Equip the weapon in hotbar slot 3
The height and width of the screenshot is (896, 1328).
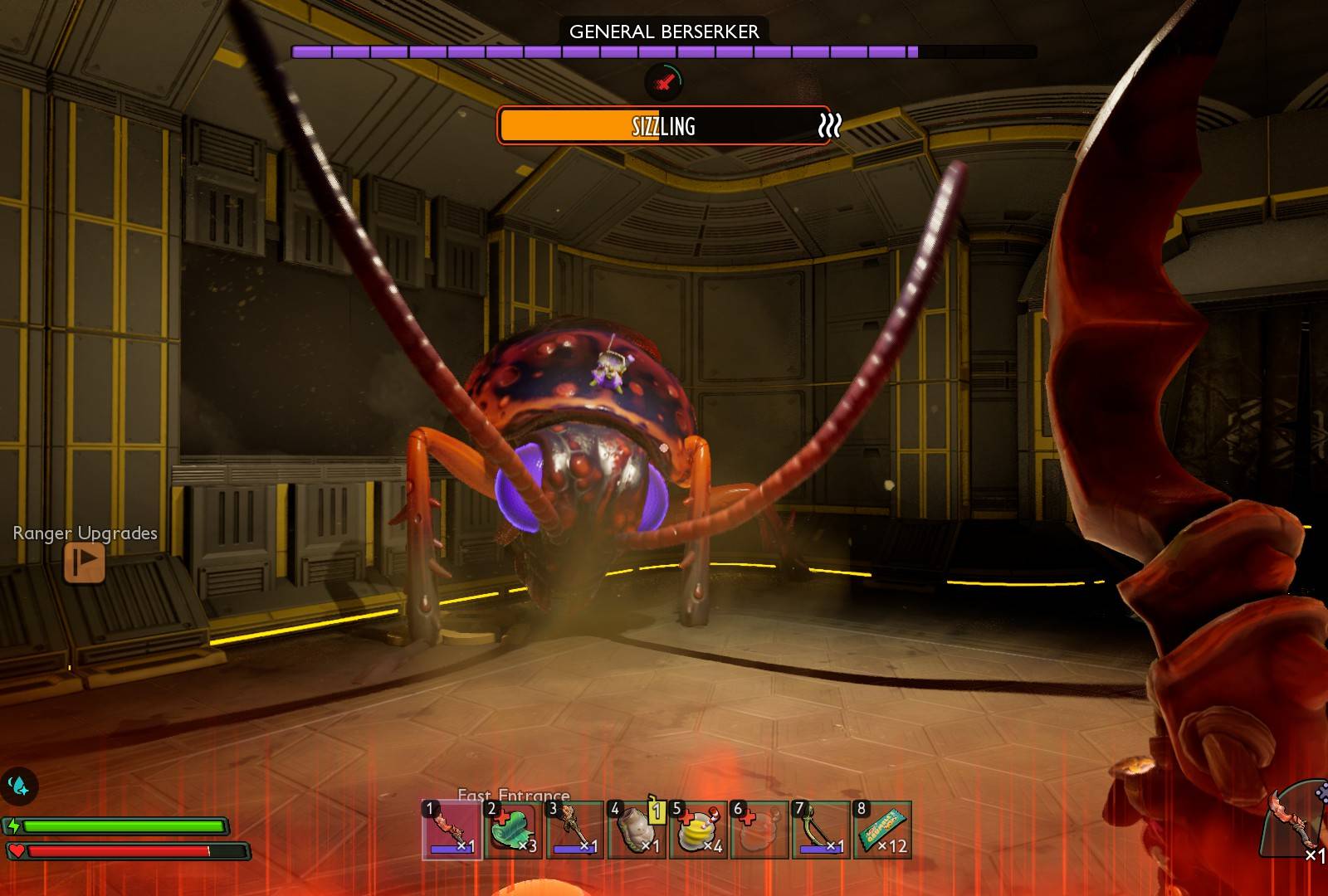tap(575, 830)
